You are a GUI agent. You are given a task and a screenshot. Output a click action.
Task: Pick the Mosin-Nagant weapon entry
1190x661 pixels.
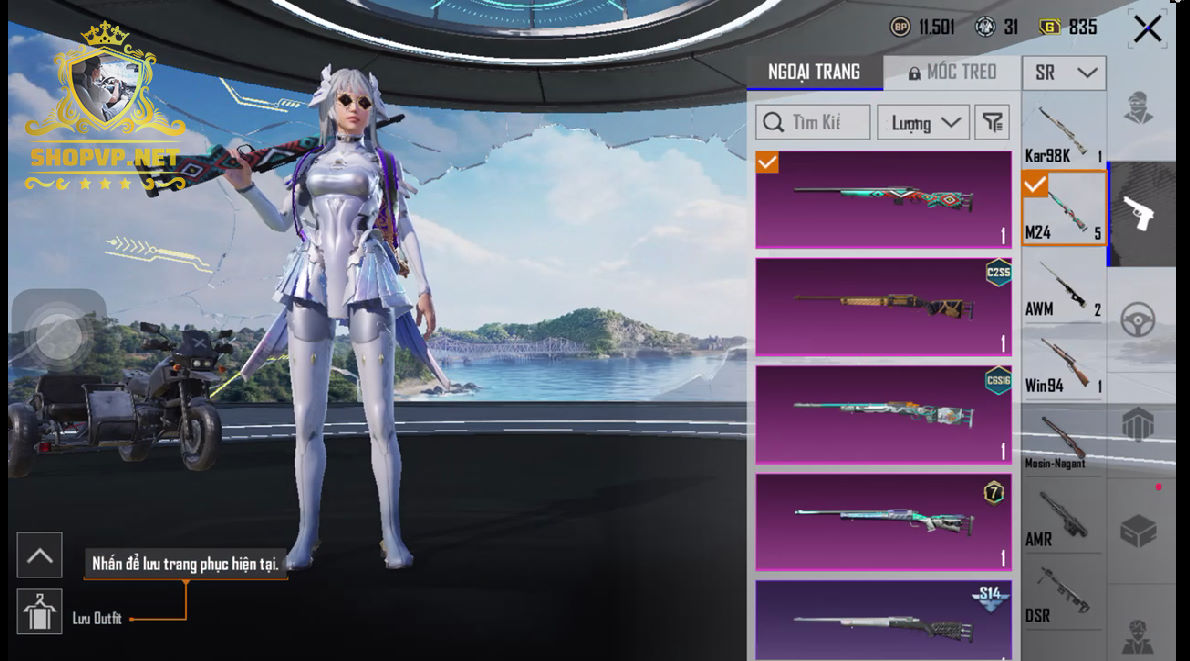tap(1063, 441)
